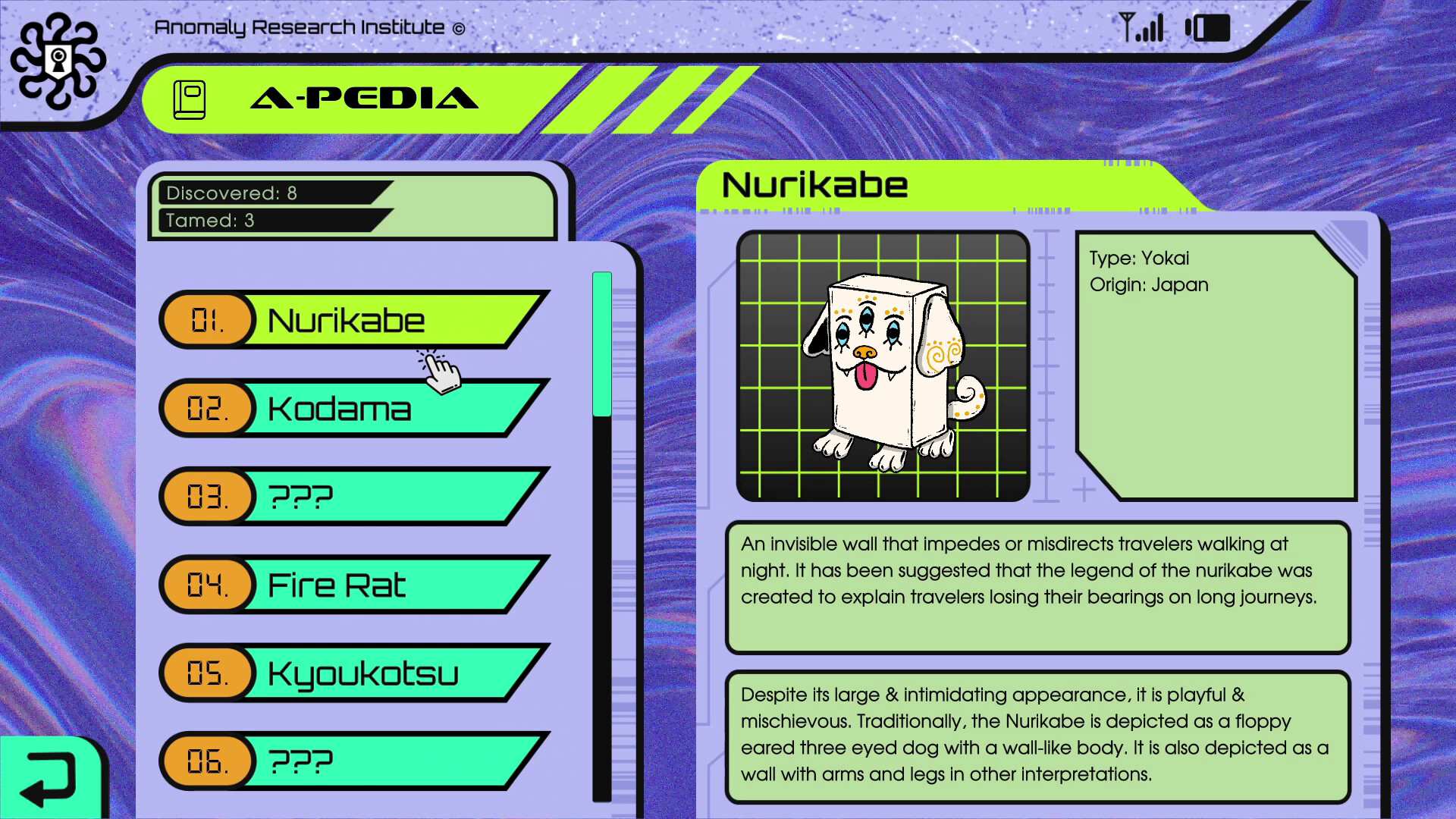Screen dimensions: 1456x819
Task: Open the A-Pedia title banner
Action: pos(364,97)
